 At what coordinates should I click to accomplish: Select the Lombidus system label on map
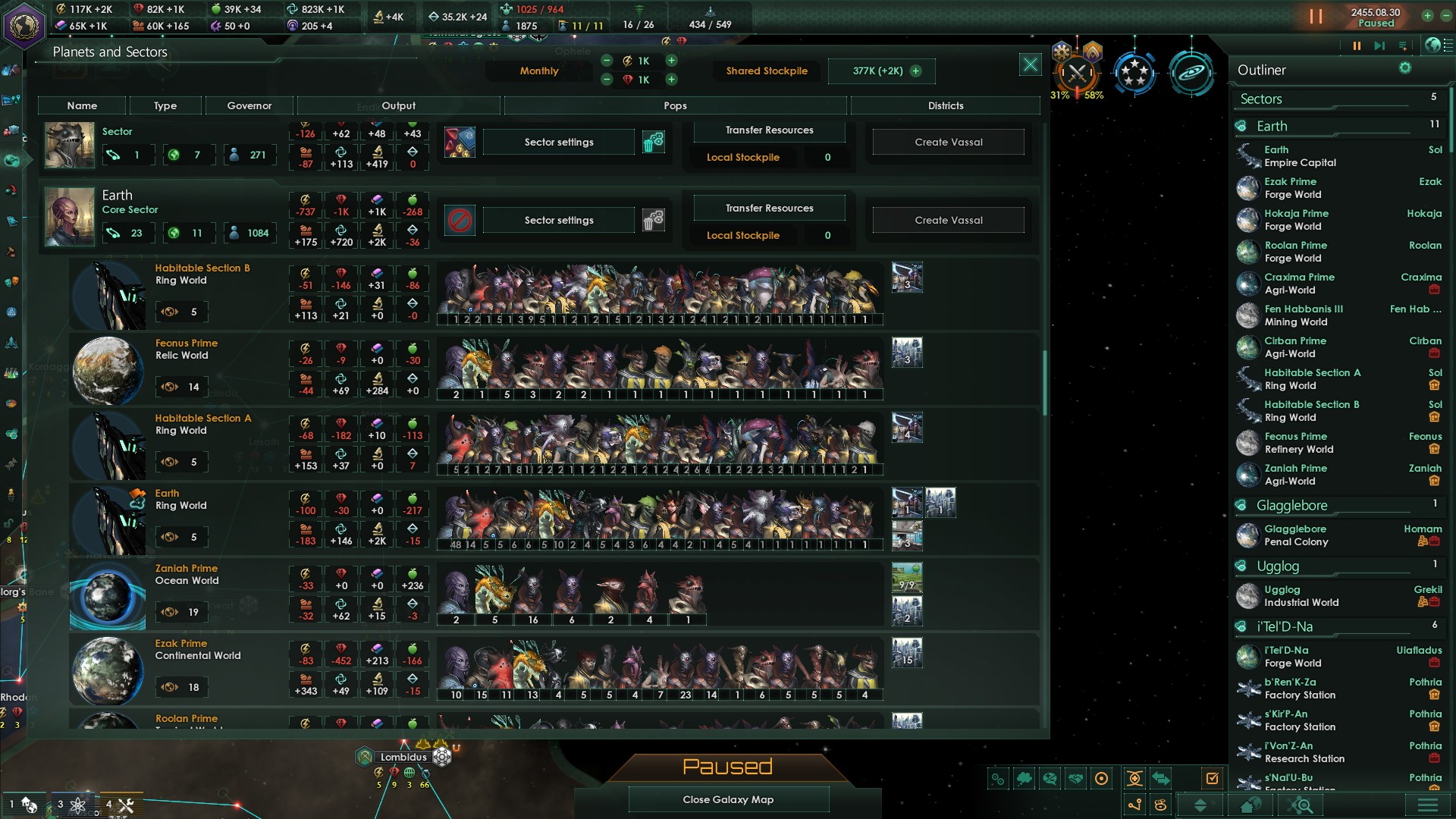(x=403, y=757)
